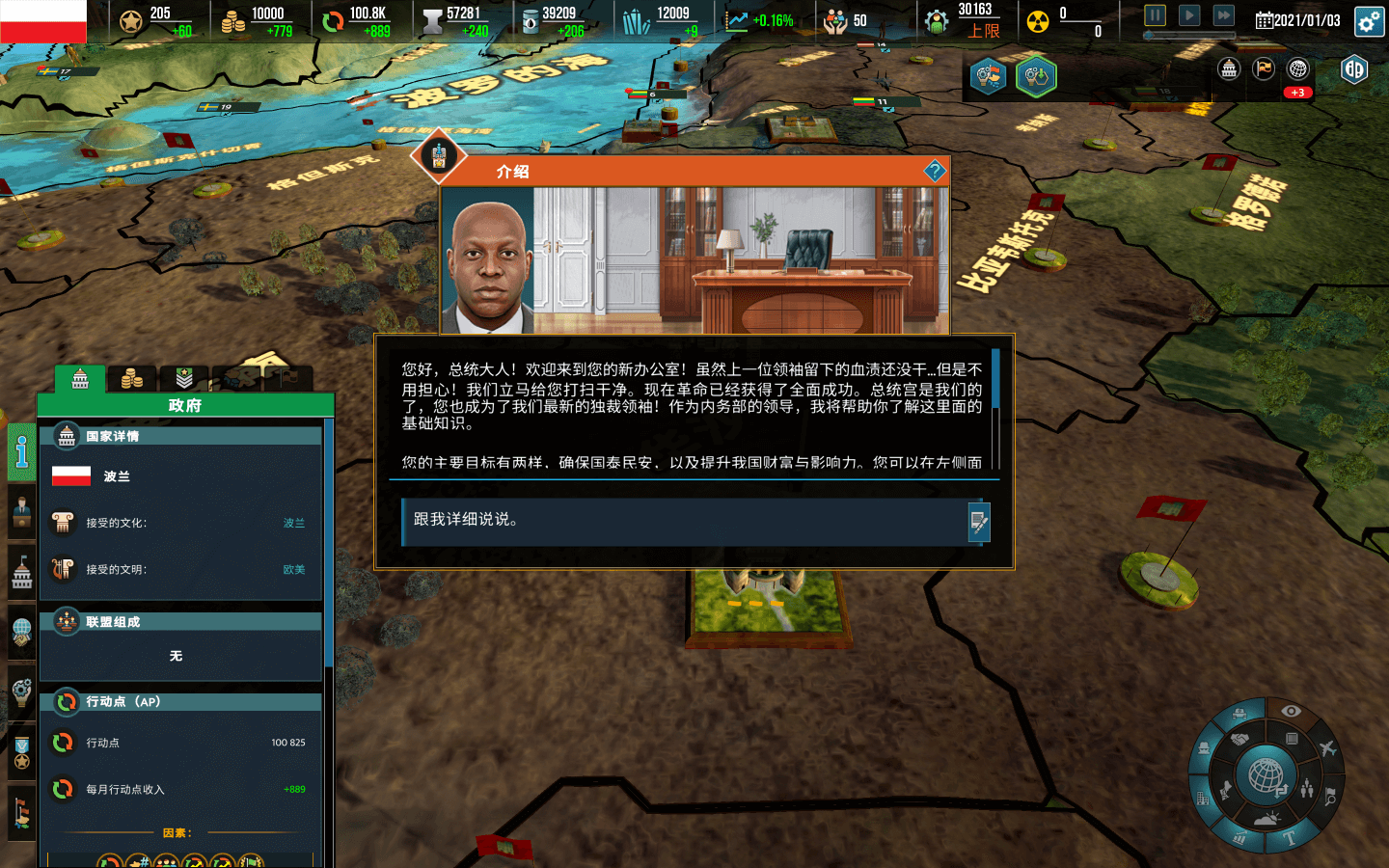Screen dimensions: 1389x868
Task: Click the radiation nuclear icon in top bar
Action: tap(1038, 21)
